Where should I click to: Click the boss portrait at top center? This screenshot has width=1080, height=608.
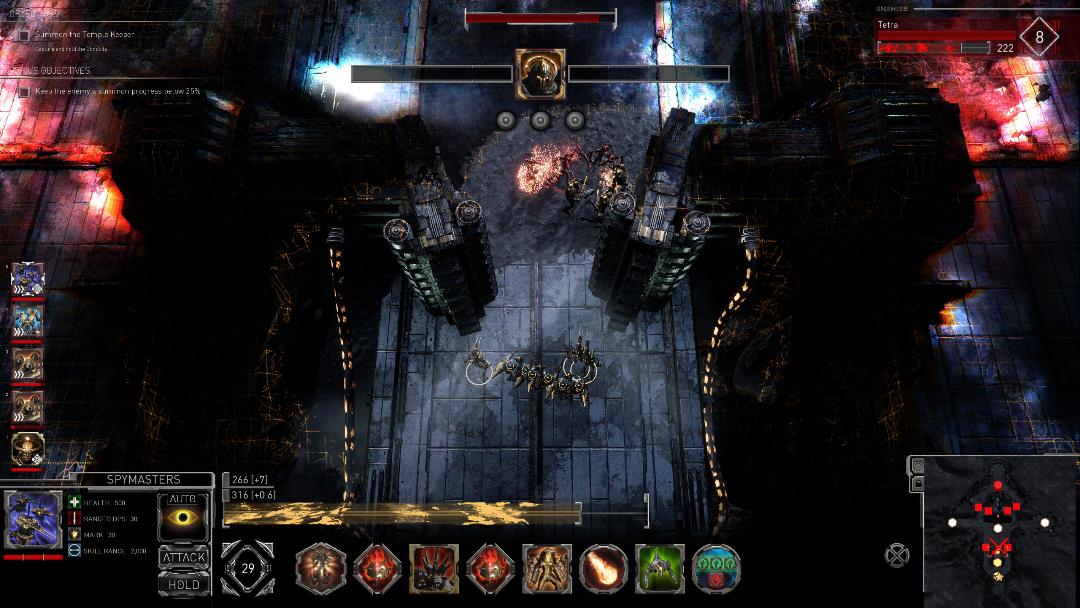pos(540,74)
